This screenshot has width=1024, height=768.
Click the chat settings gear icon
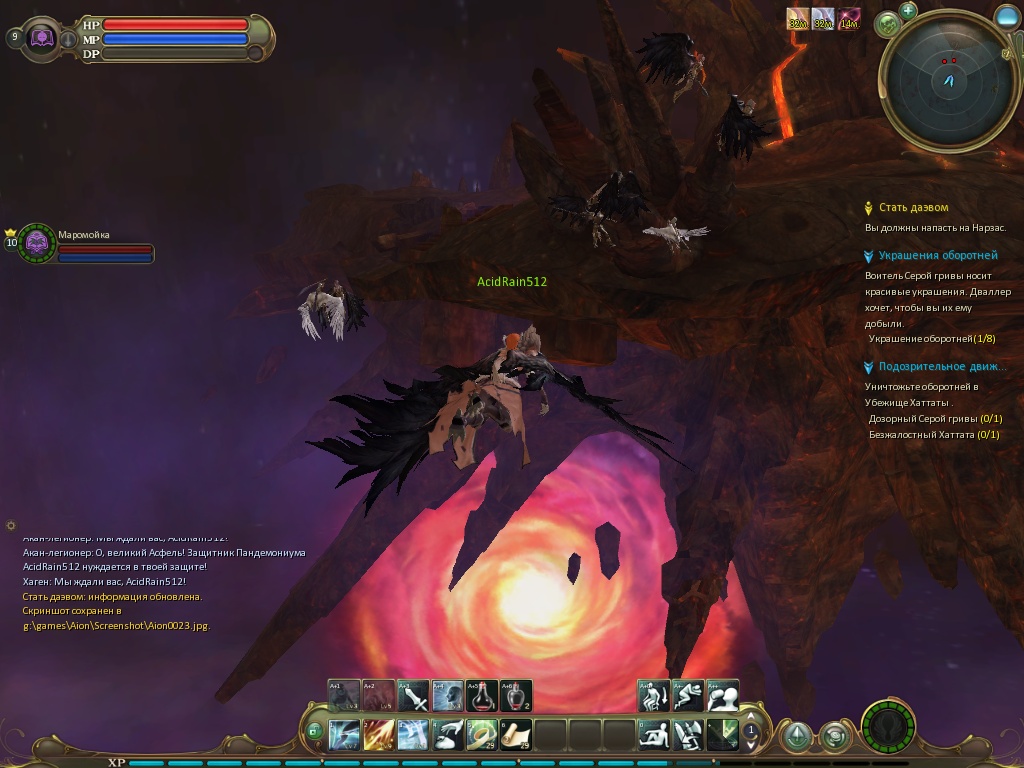tap(11, 525)
